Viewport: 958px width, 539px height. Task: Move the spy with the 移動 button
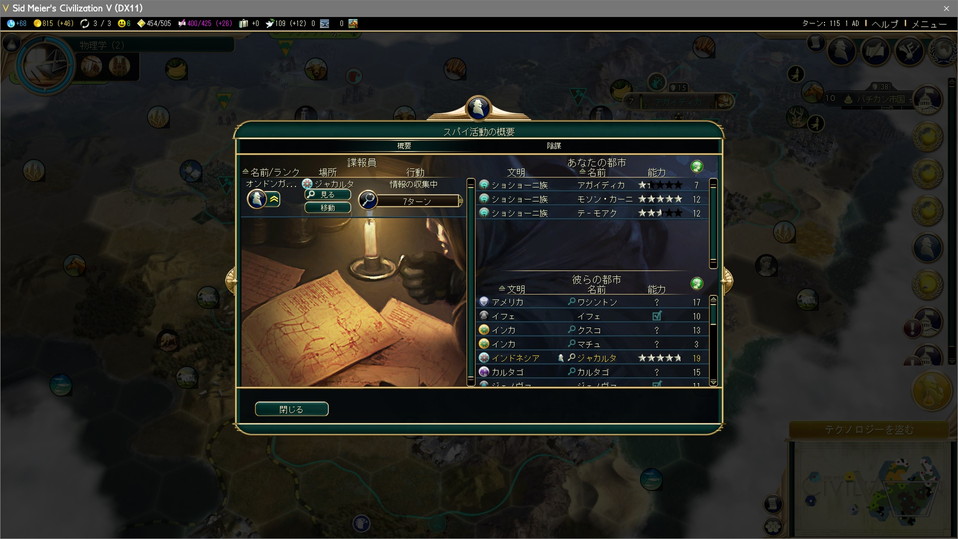click(327, 208)
